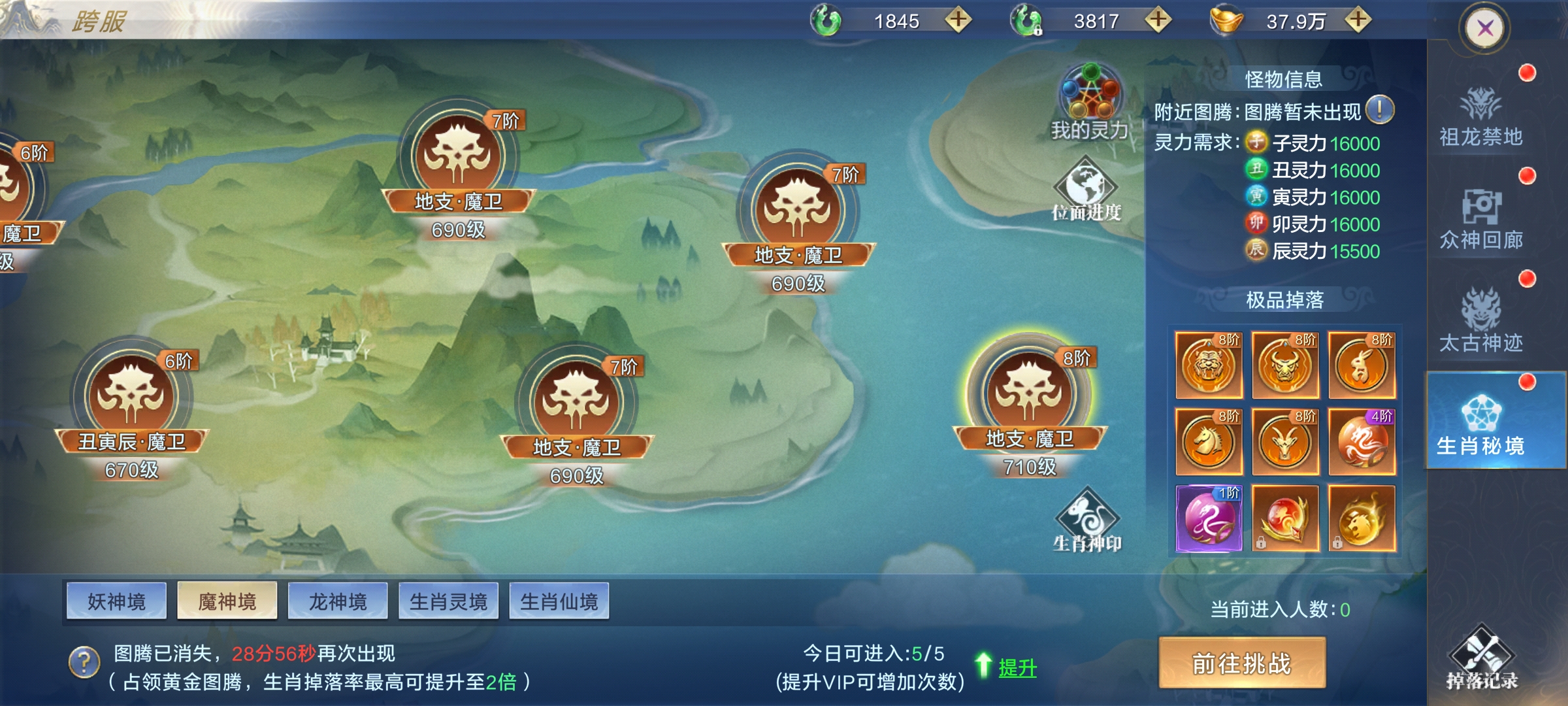Open 祖龙禁地 from the side menu
The image size is (1568, 706).
[1481, 118]
